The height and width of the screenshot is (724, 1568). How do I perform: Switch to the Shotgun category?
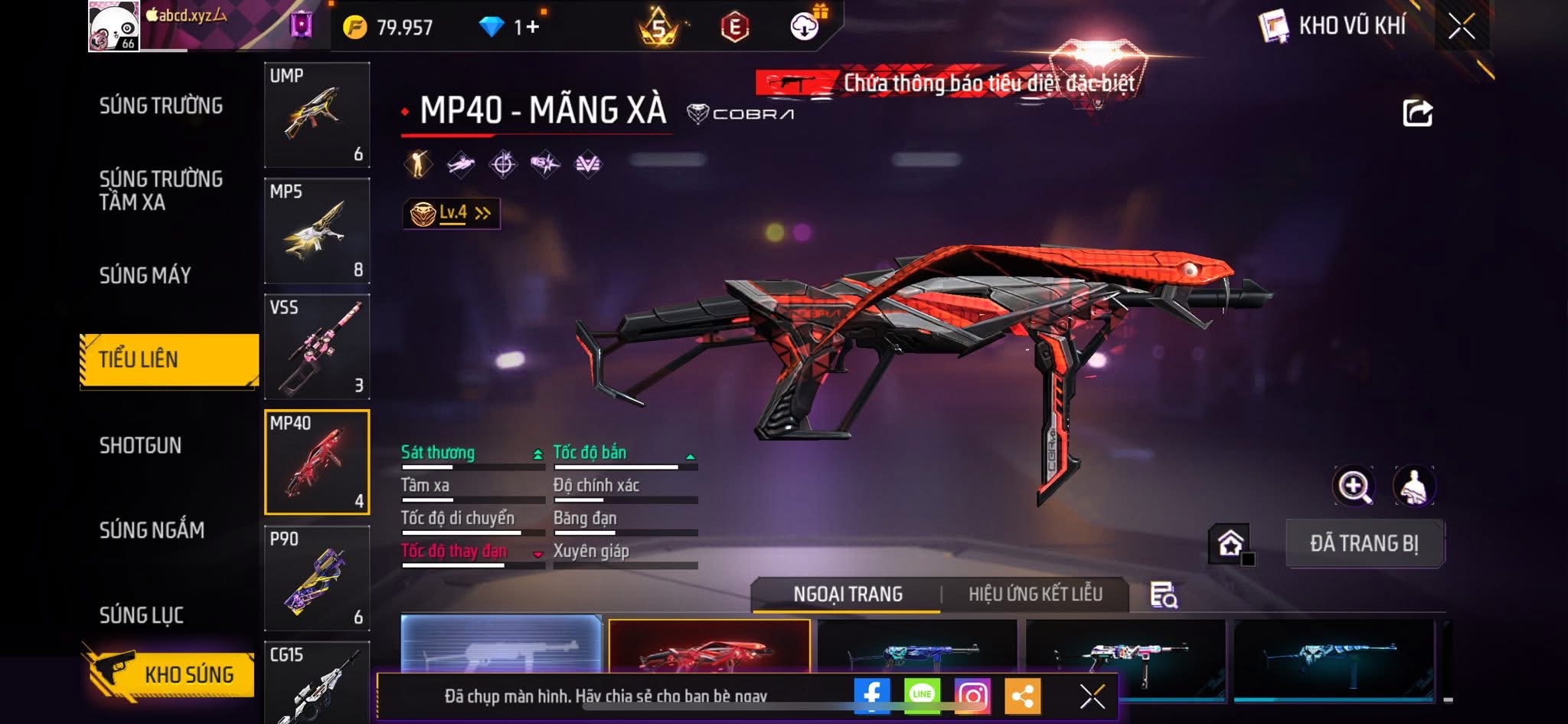pyautogui.click(x=140, y=445)
